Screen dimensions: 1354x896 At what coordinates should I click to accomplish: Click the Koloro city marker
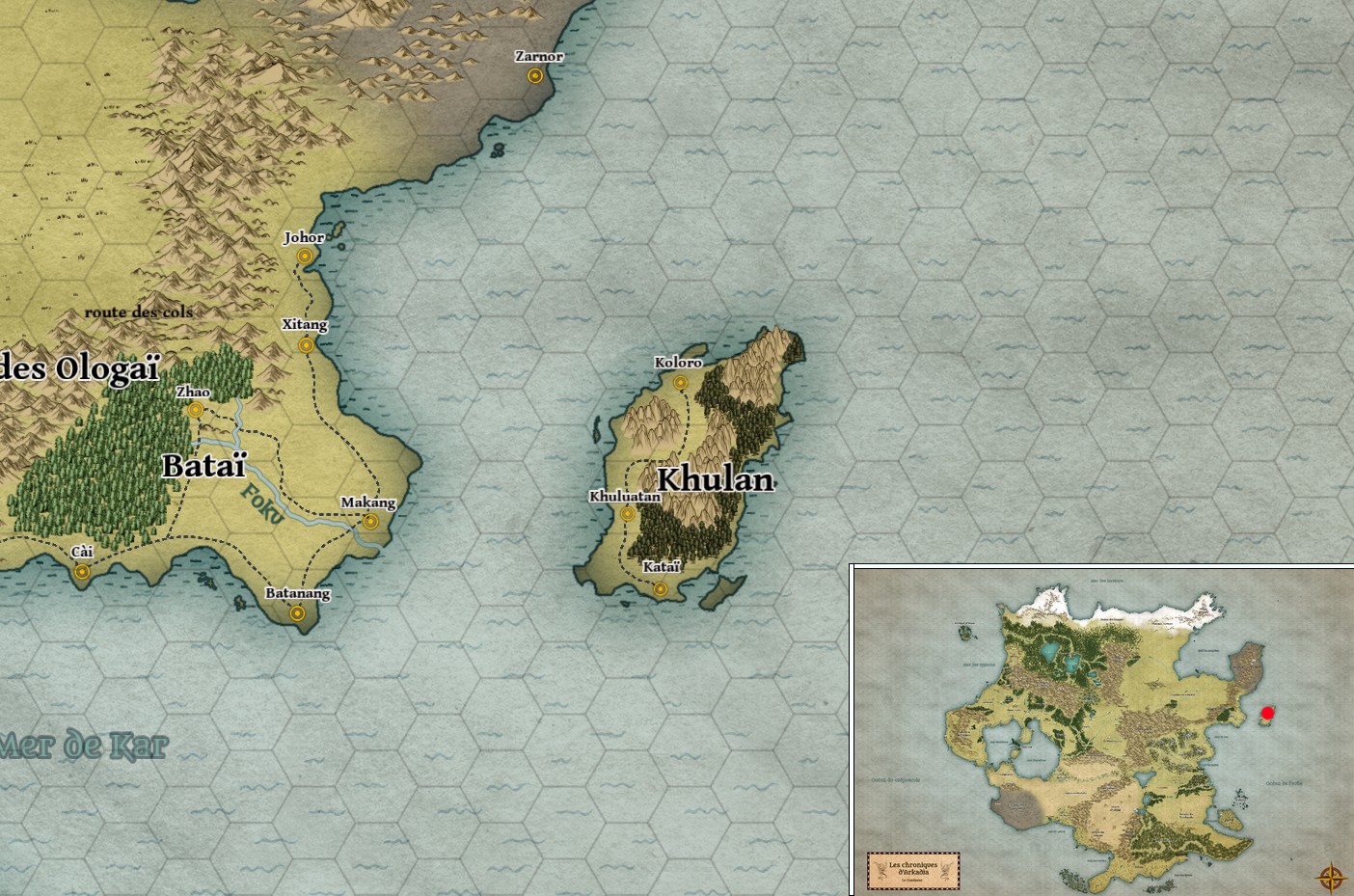coord(680,383)
